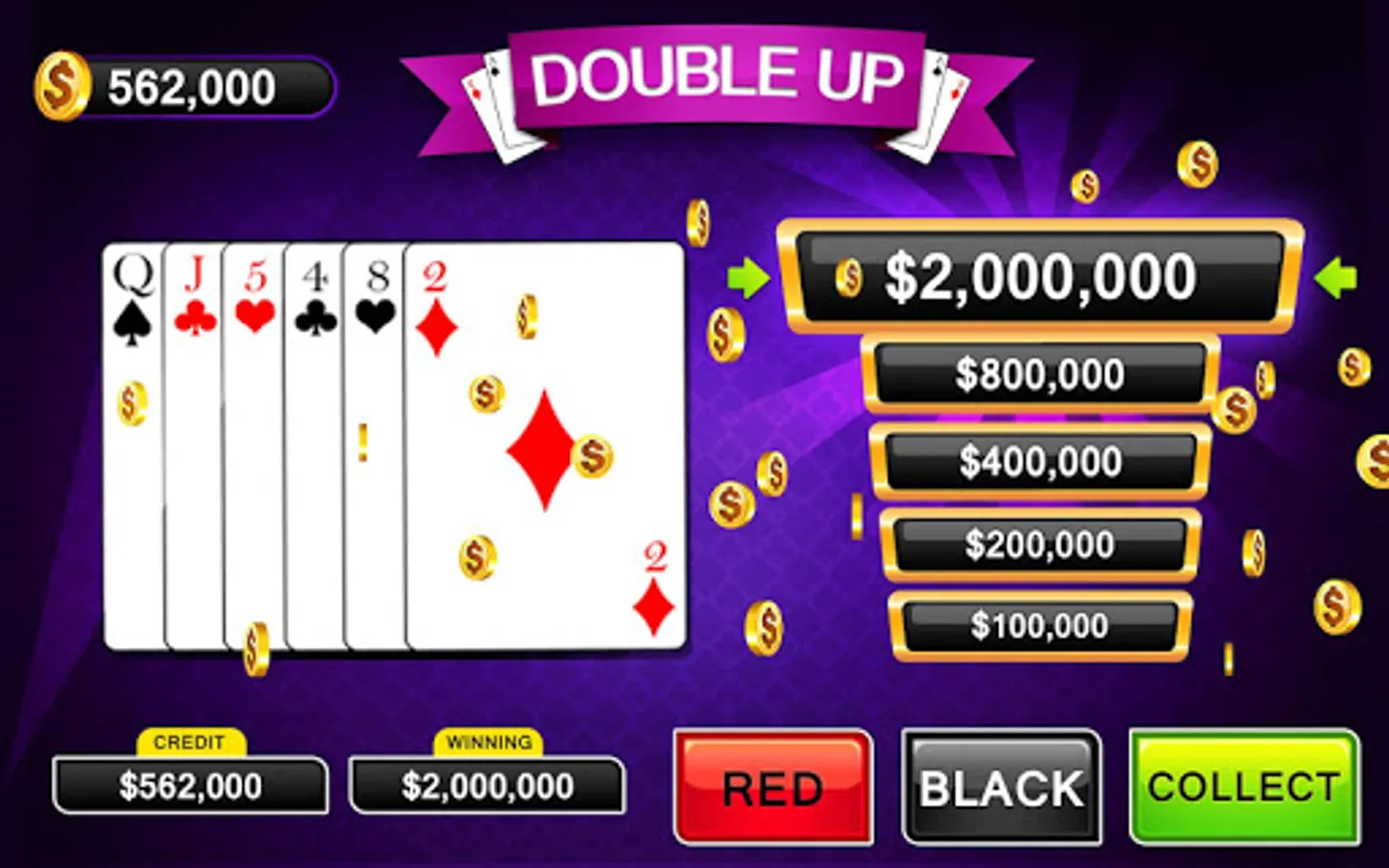Select the $400,000 ladder level
This screenshot has height=868, width=1389.
tap(1039, 461)
